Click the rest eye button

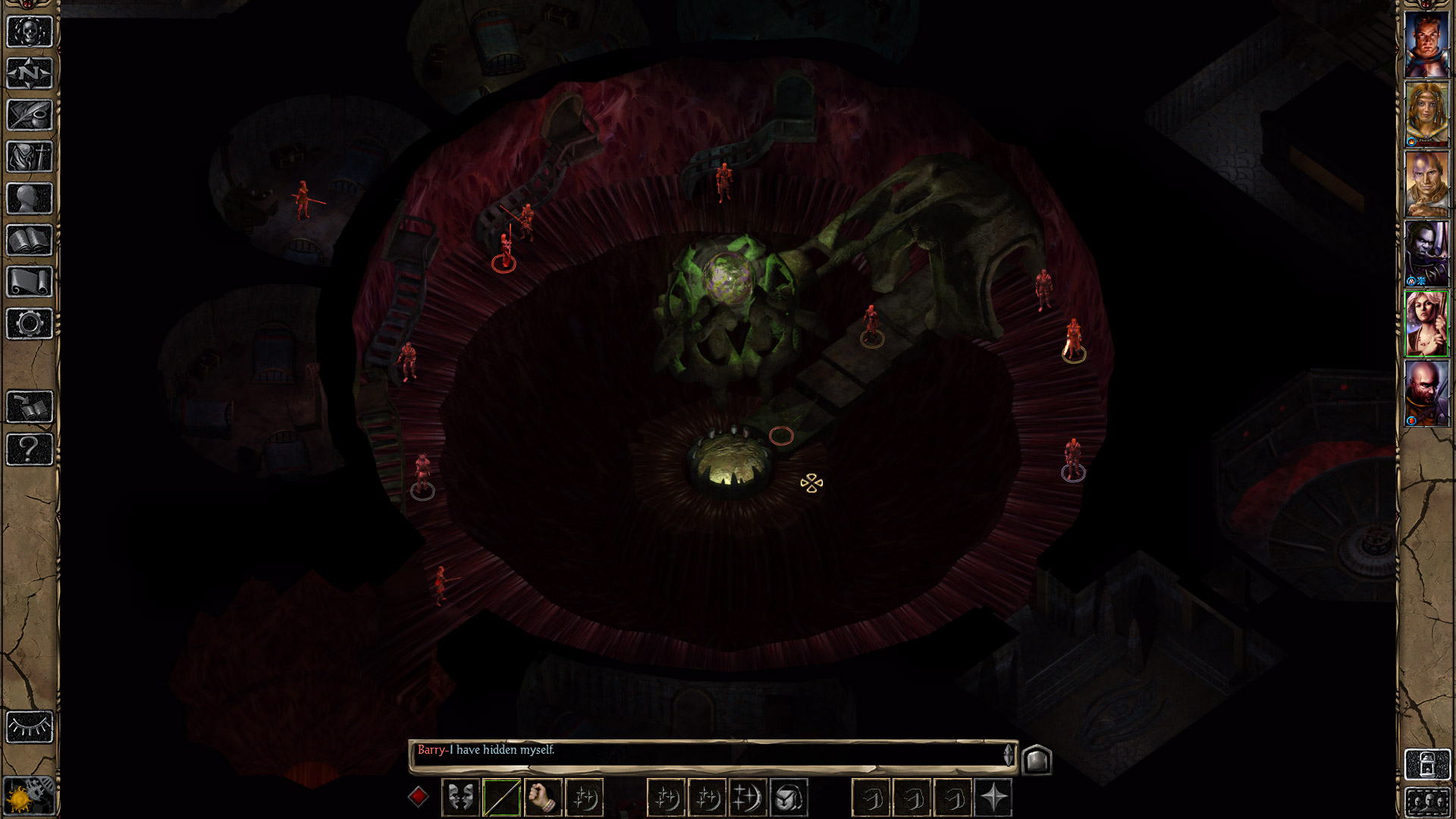pos(30,727)
